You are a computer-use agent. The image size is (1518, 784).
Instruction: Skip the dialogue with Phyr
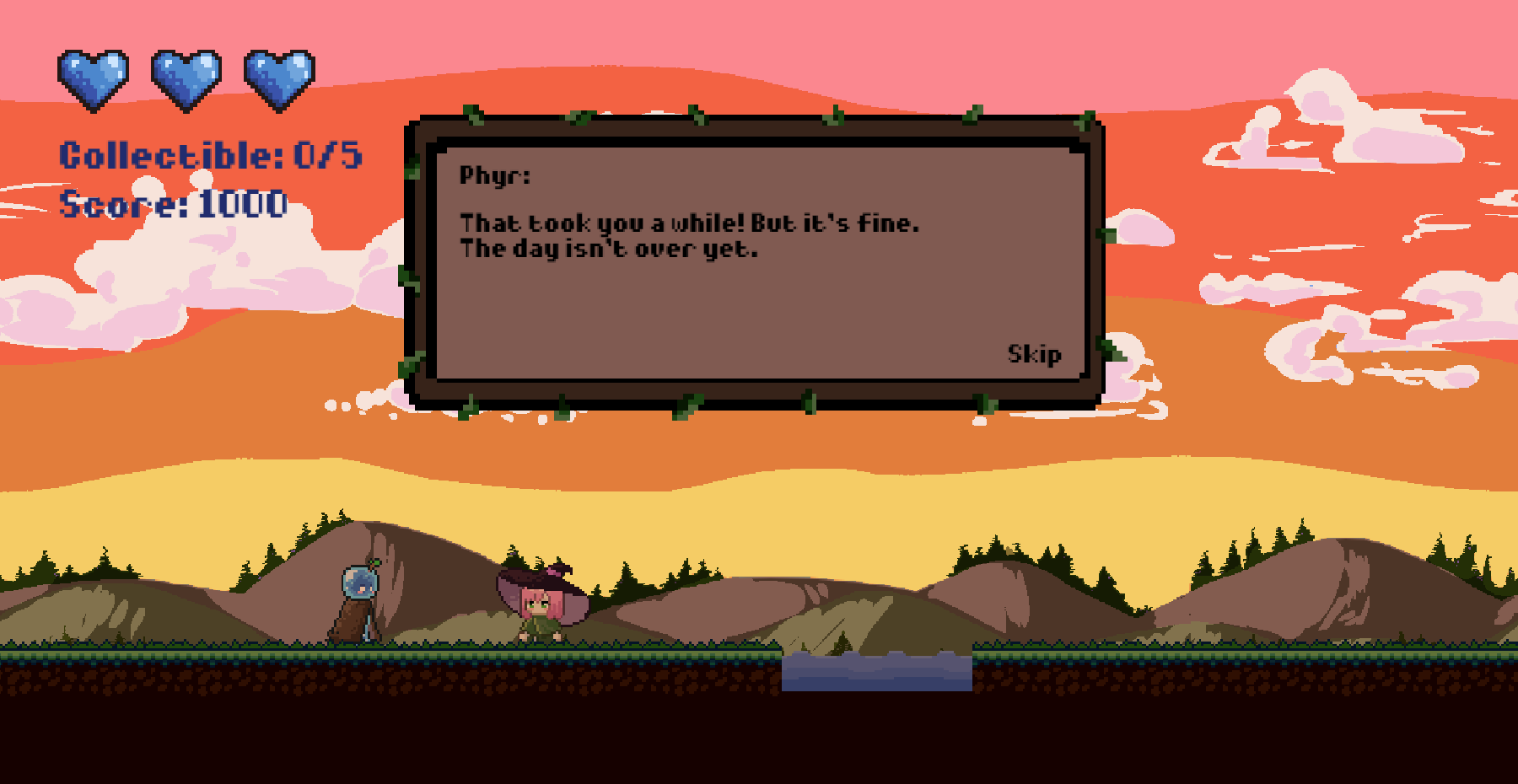[1034, 354]
